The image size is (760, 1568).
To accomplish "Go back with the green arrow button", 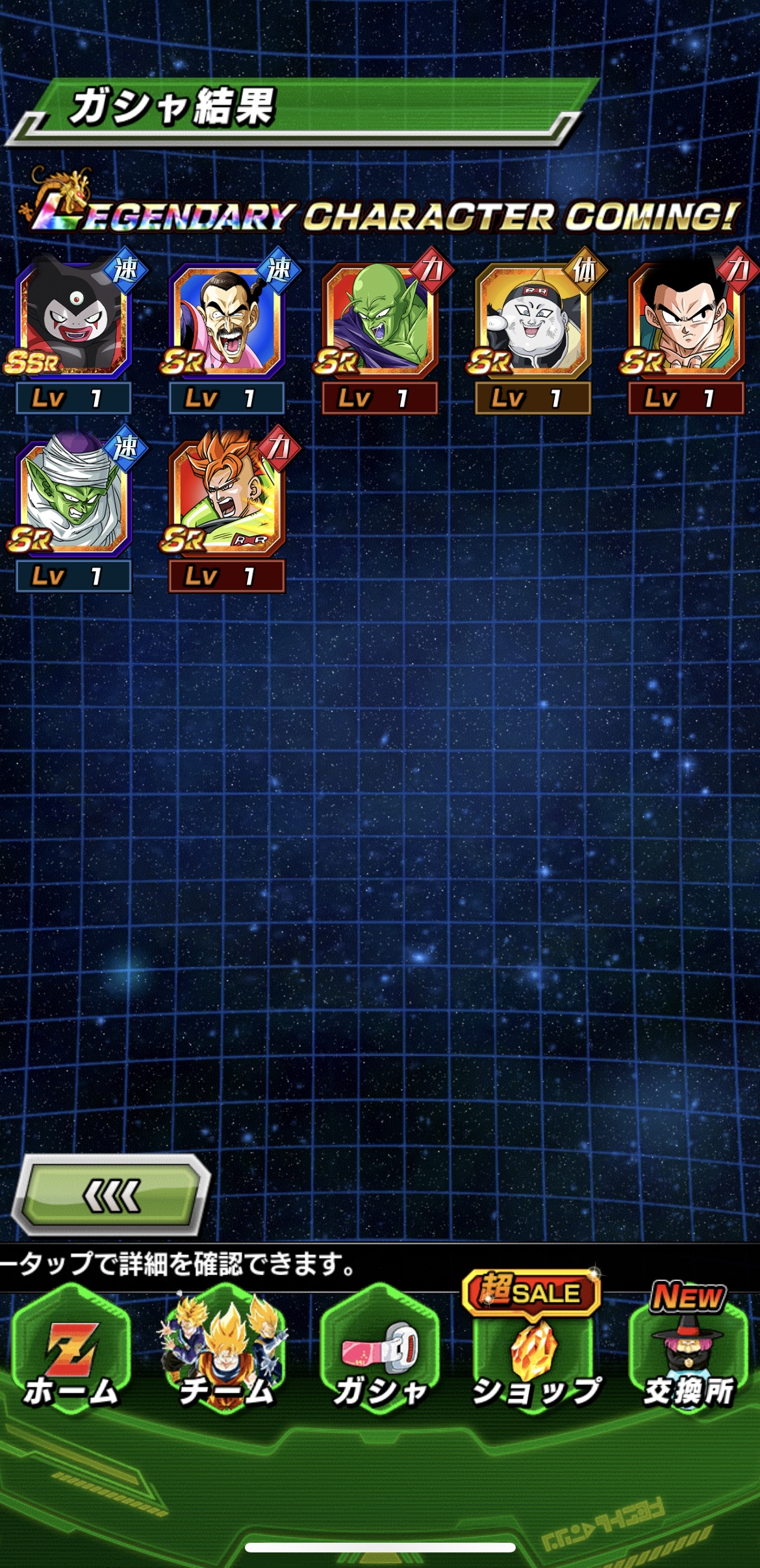I will 112,1195.
